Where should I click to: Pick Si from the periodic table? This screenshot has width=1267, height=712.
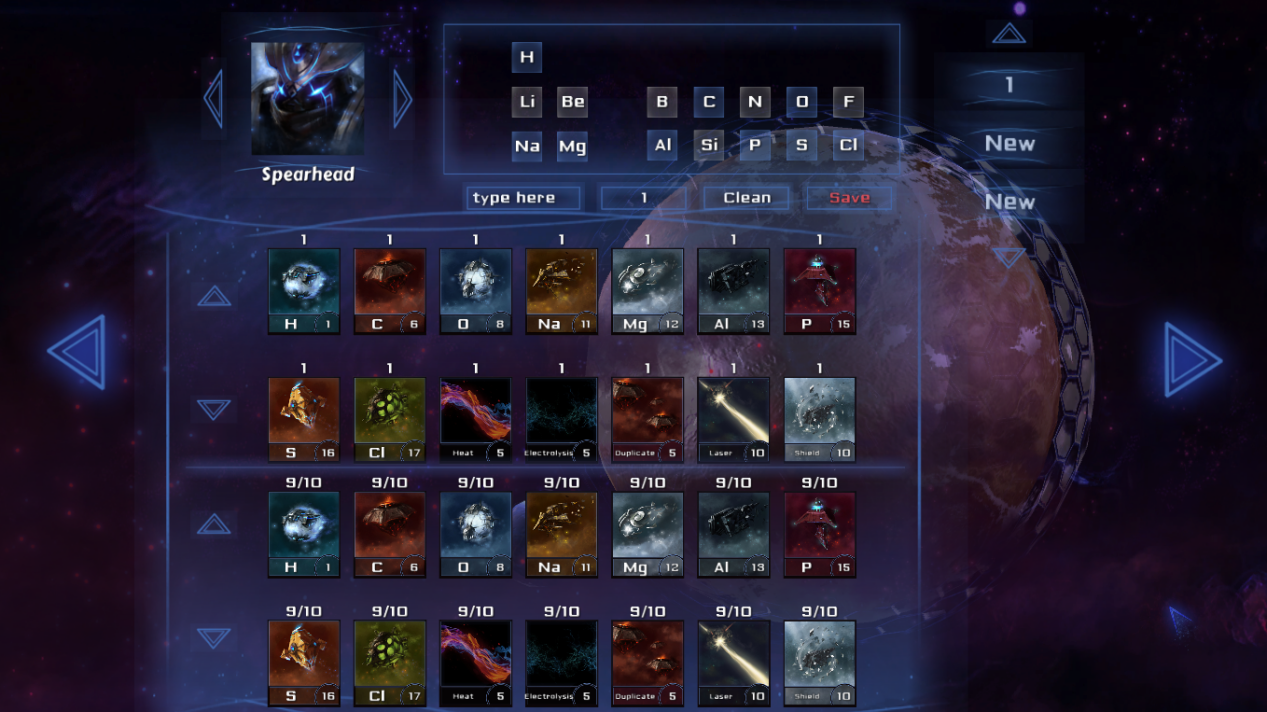pos(709,145)
